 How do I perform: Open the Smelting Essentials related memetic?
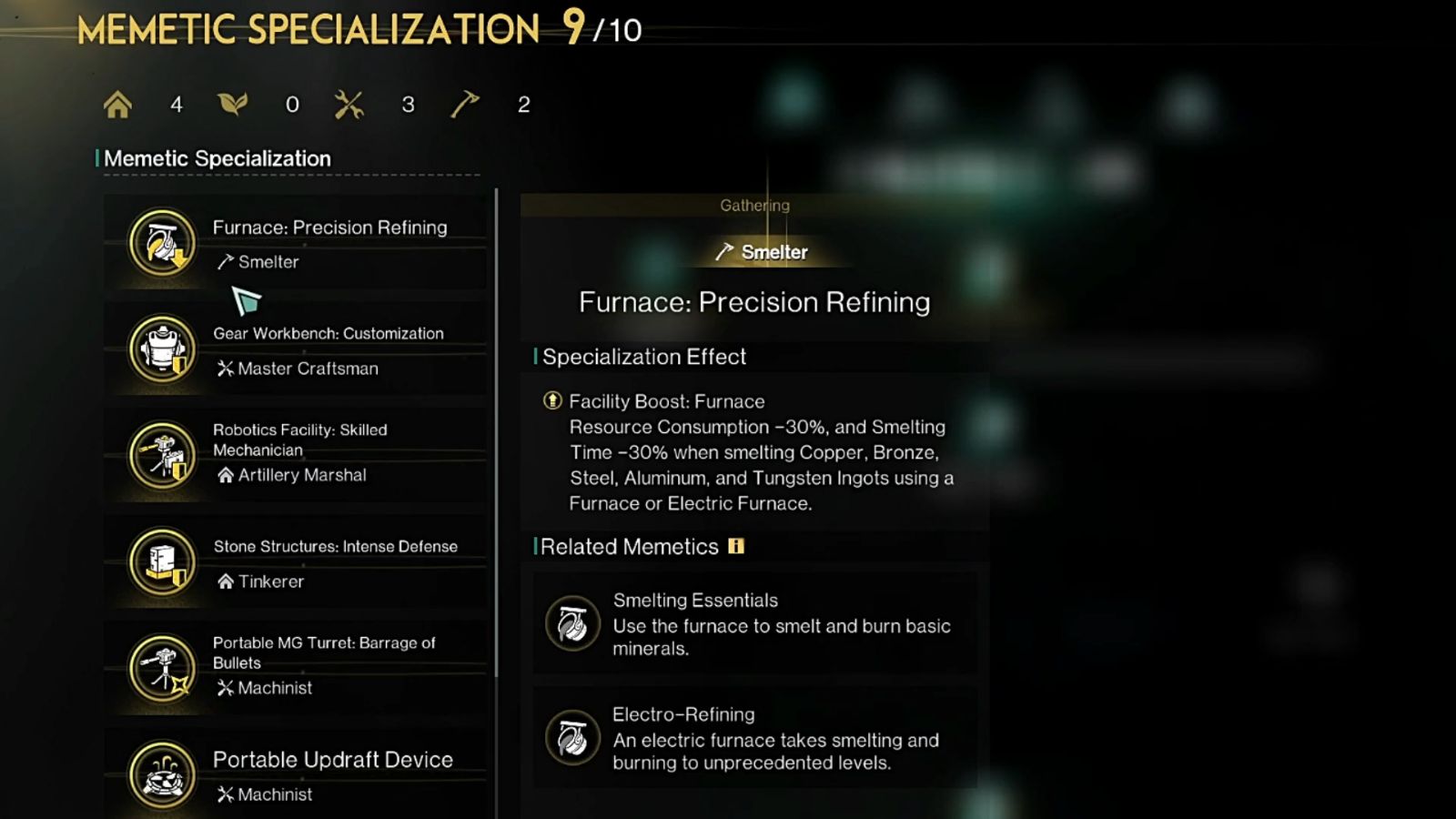[x=755, y=624]
